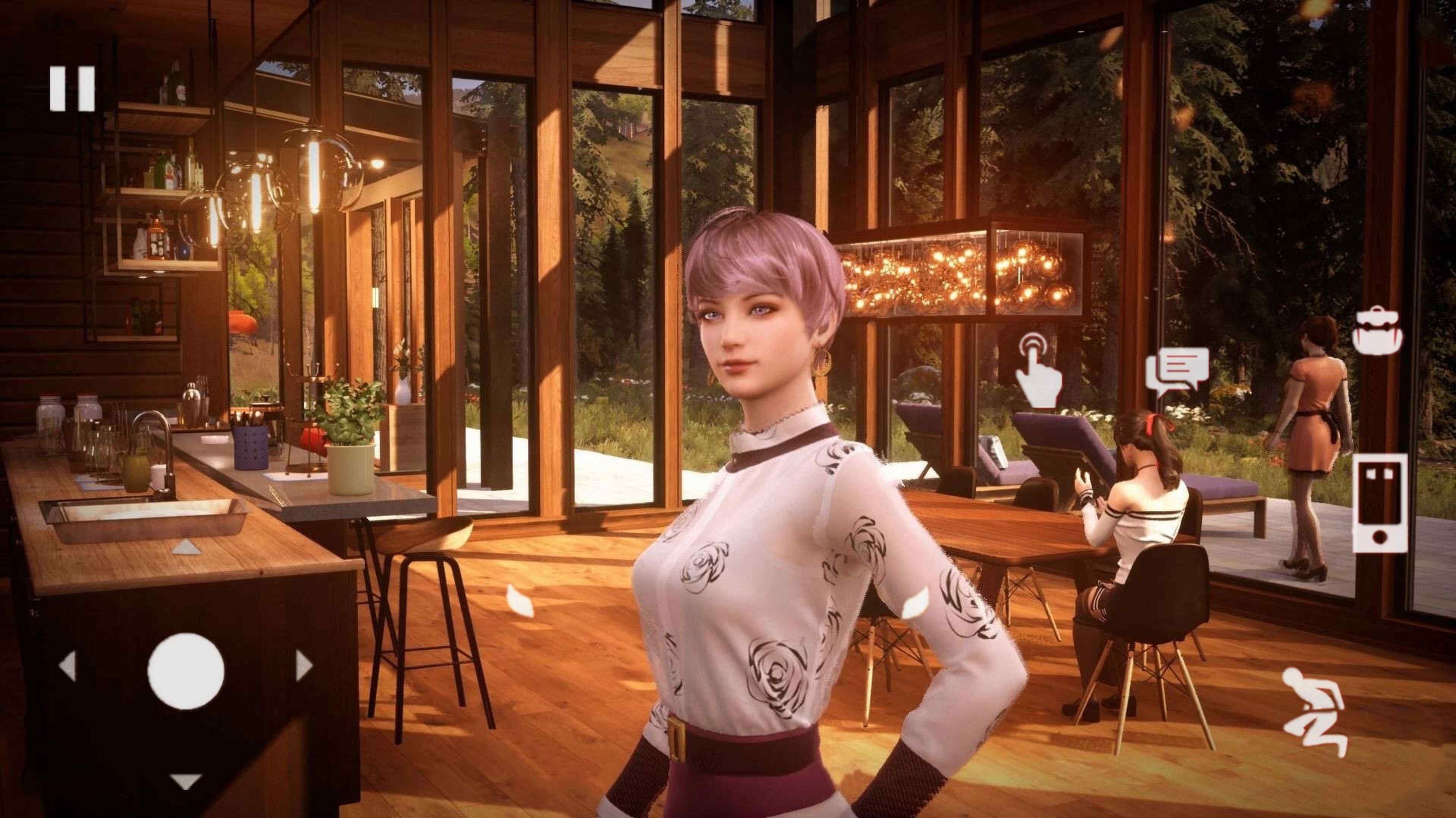Pause the game with the pause button
The height and width of the screenshot is (818, 1456).
(x=72, y=89)
